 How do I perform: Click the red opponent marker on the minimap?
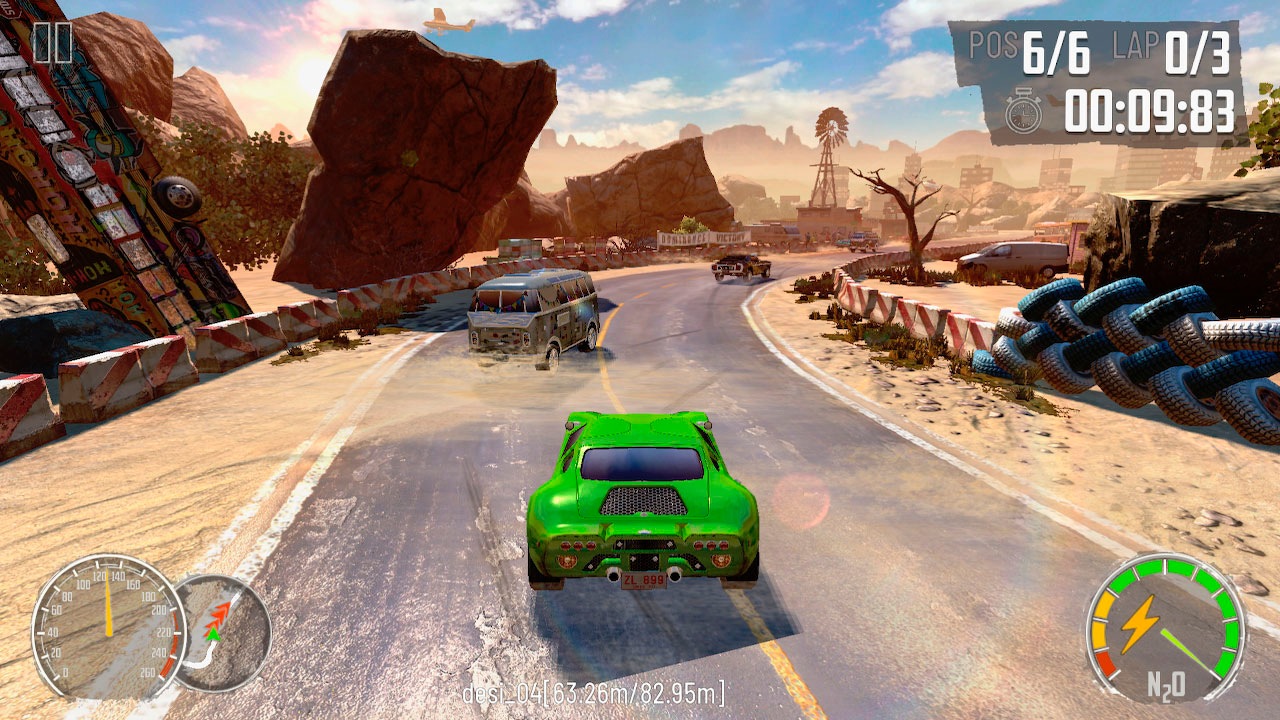[x=221, y=612]
